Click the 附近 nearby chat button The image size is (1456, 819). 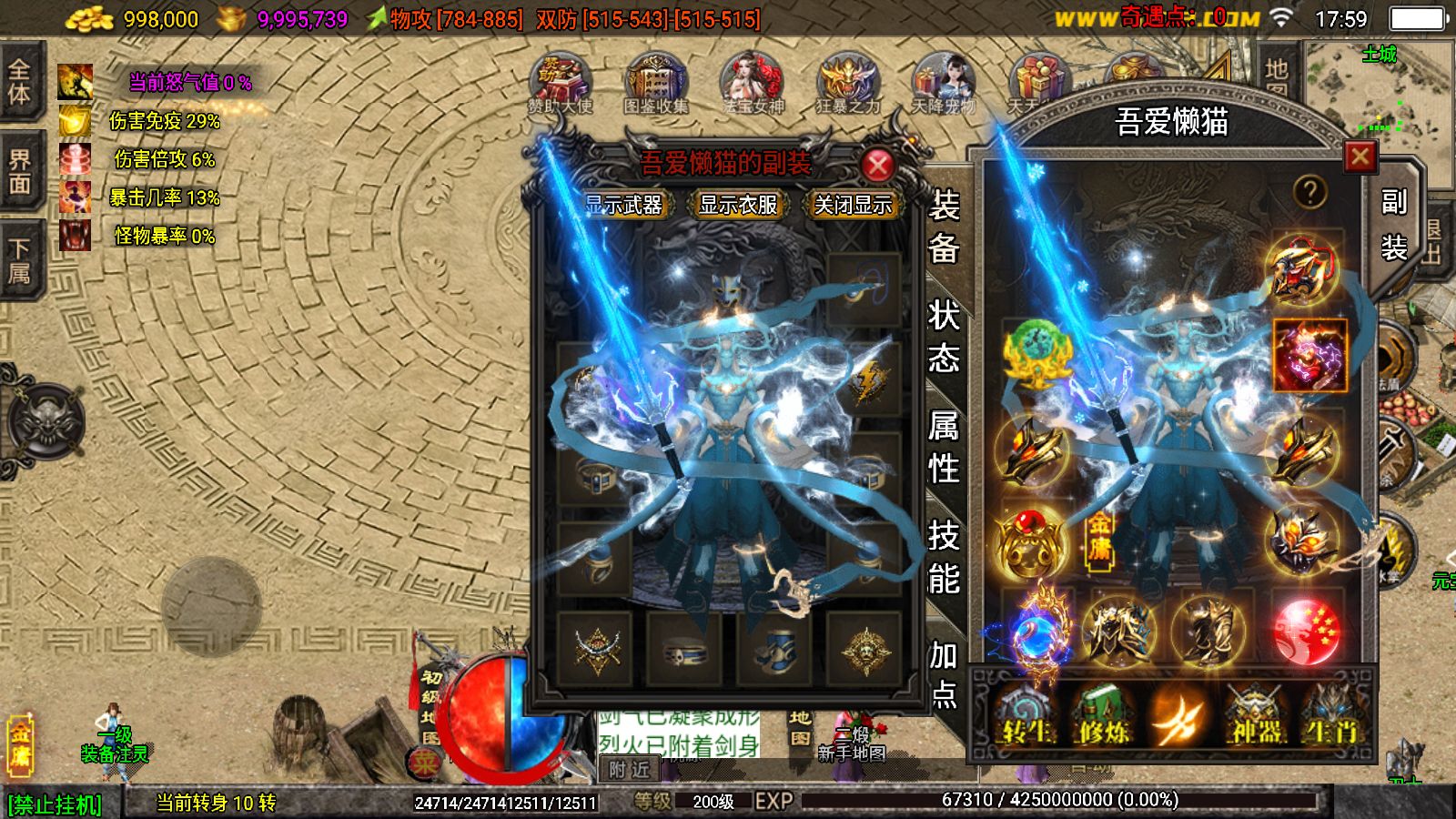click(629, 770)
